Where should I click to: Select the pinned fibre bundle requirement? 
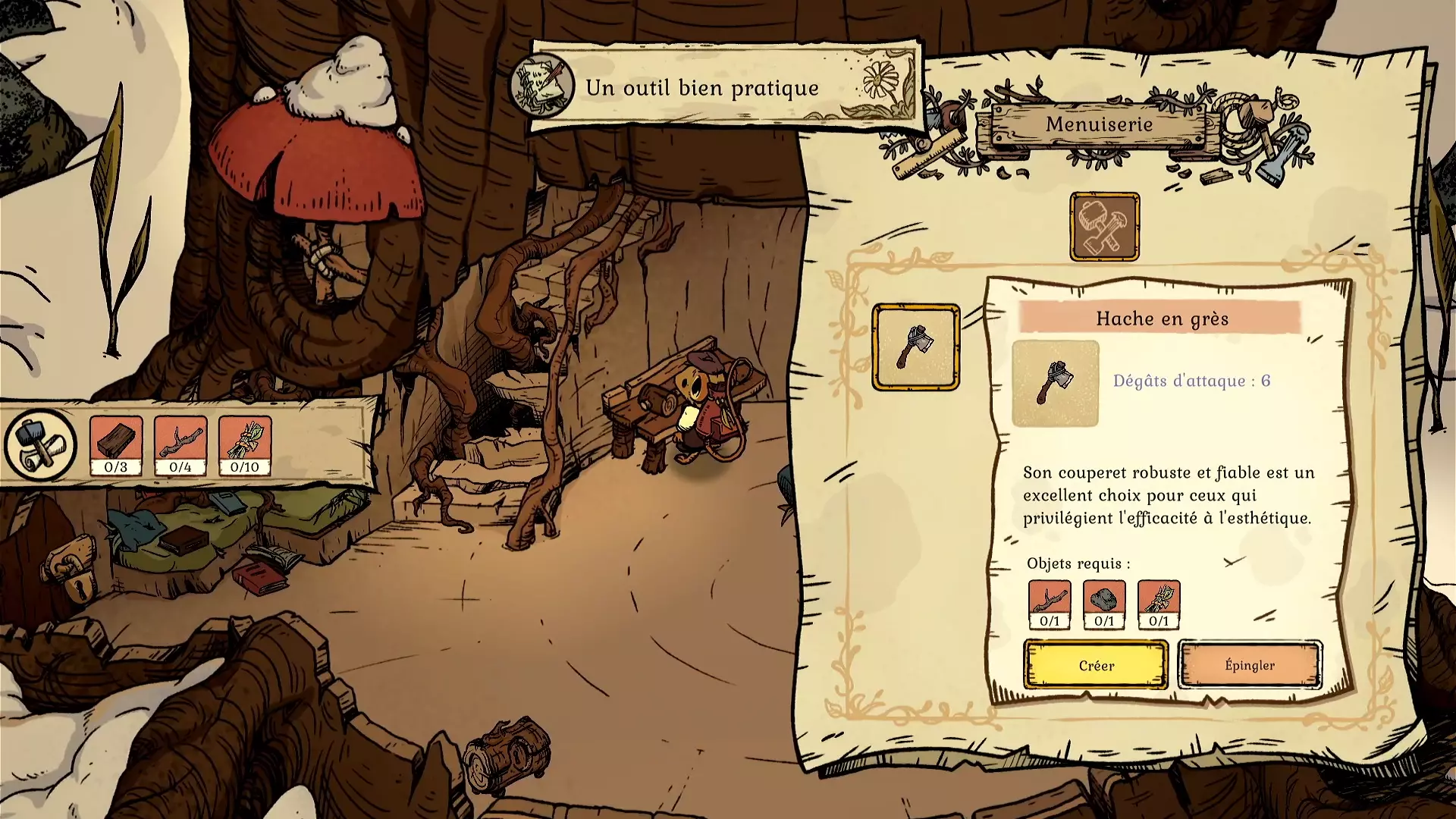pos(245,446)
